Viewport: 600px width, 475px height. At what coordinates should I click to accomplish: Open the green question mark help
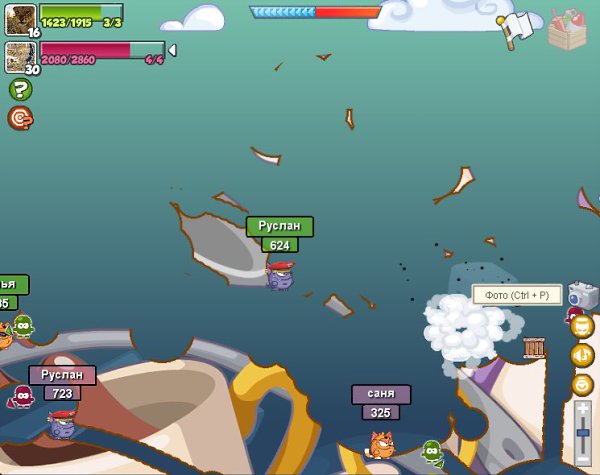tap(20, 89)
